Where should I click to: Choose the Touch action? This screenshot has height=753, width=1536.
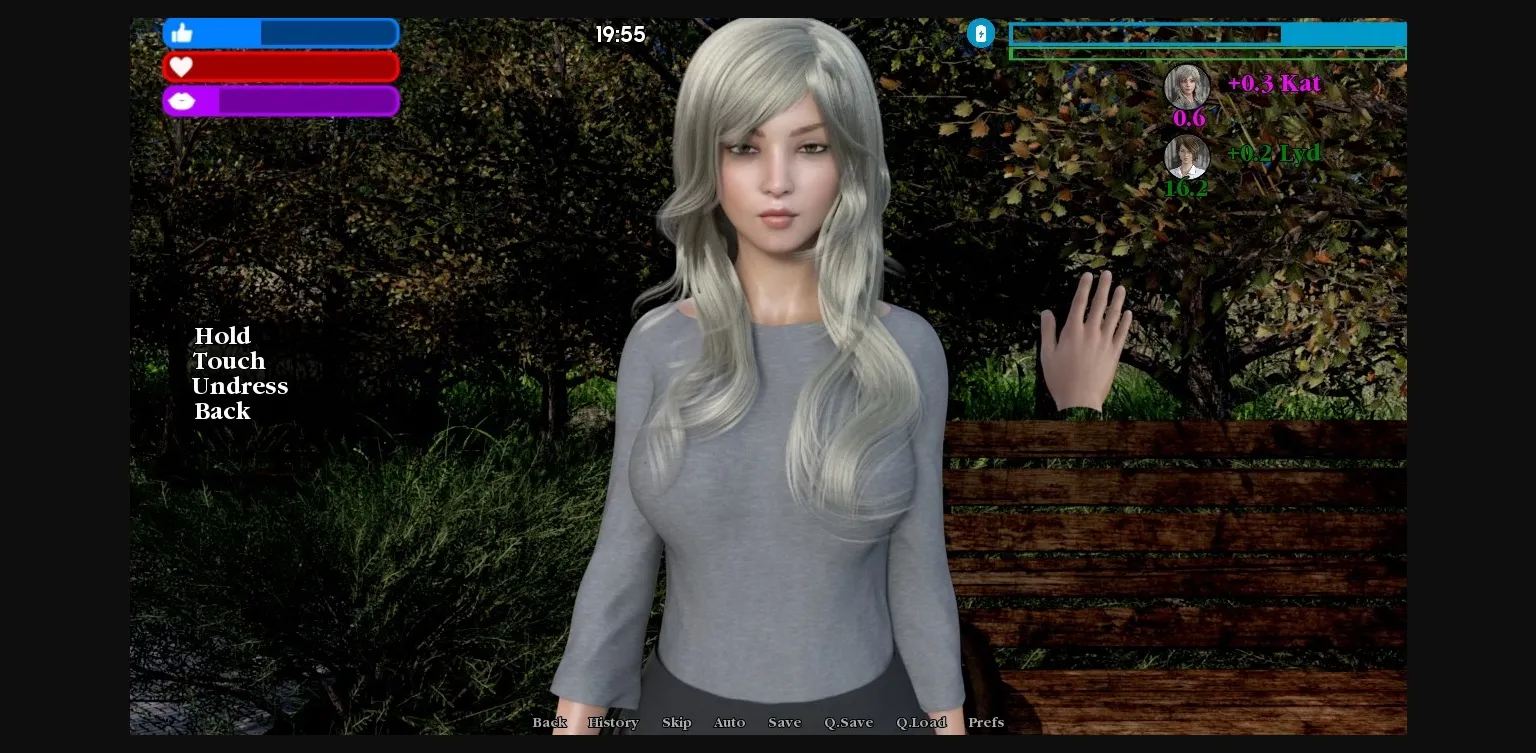[229, 361]
